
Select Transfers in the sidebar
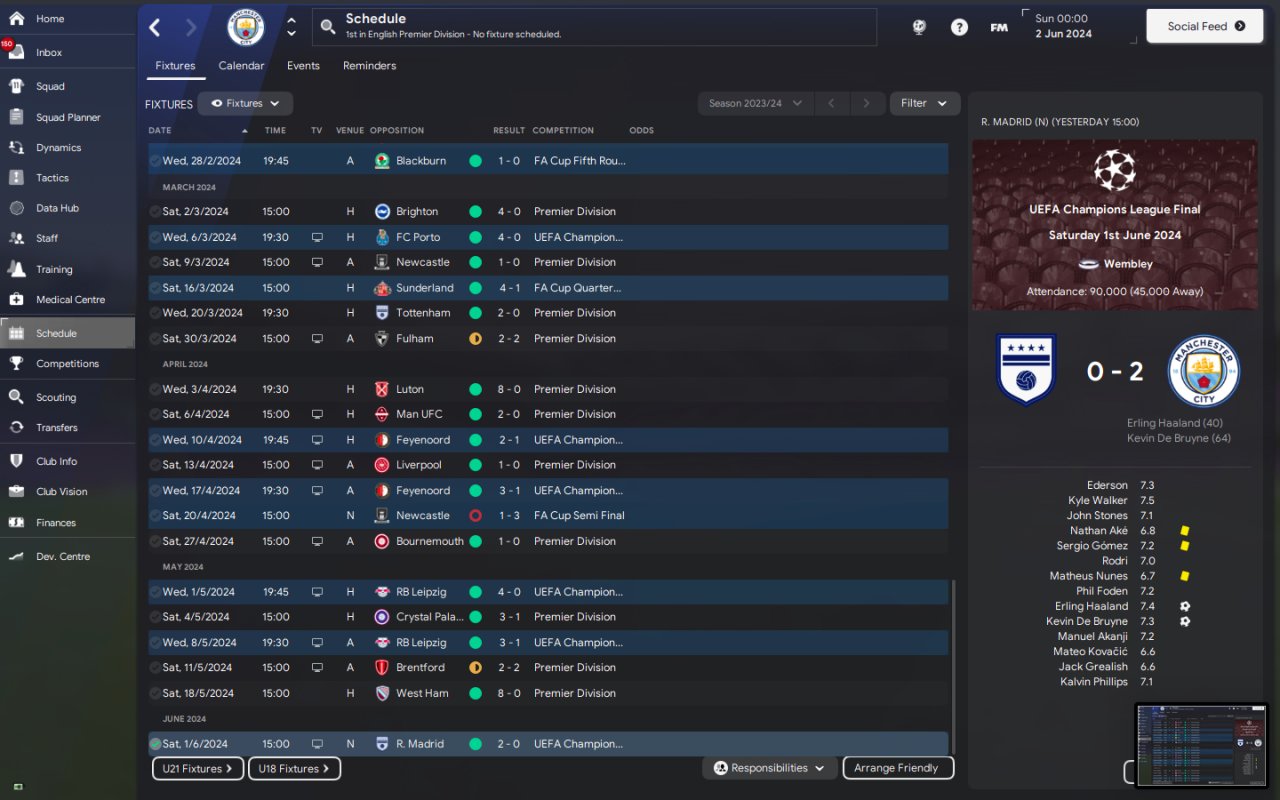[x=56, y=427]
